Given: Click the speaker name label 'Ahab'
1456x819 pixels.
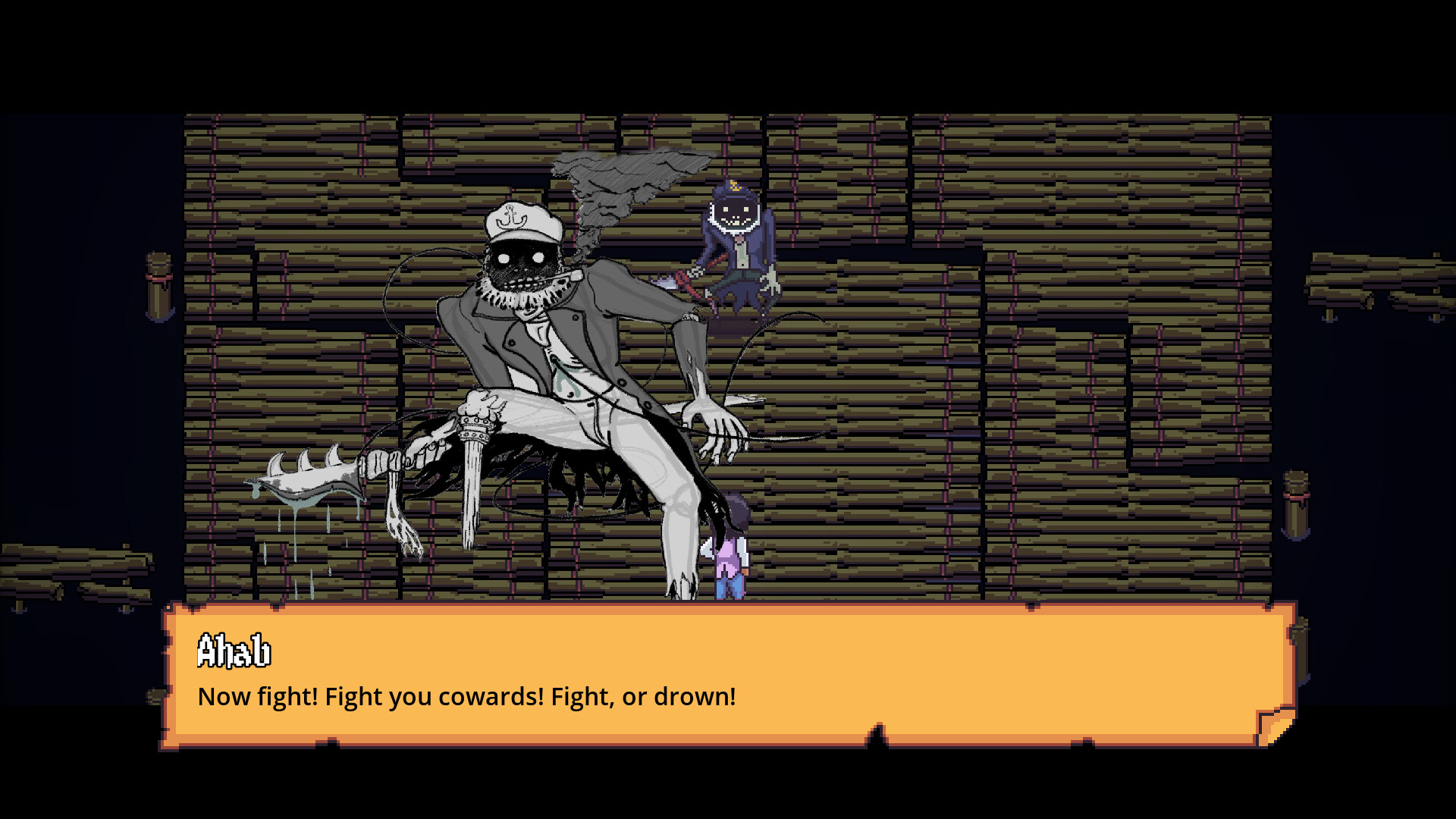Looking at the screenshot, I should [235, 651].
